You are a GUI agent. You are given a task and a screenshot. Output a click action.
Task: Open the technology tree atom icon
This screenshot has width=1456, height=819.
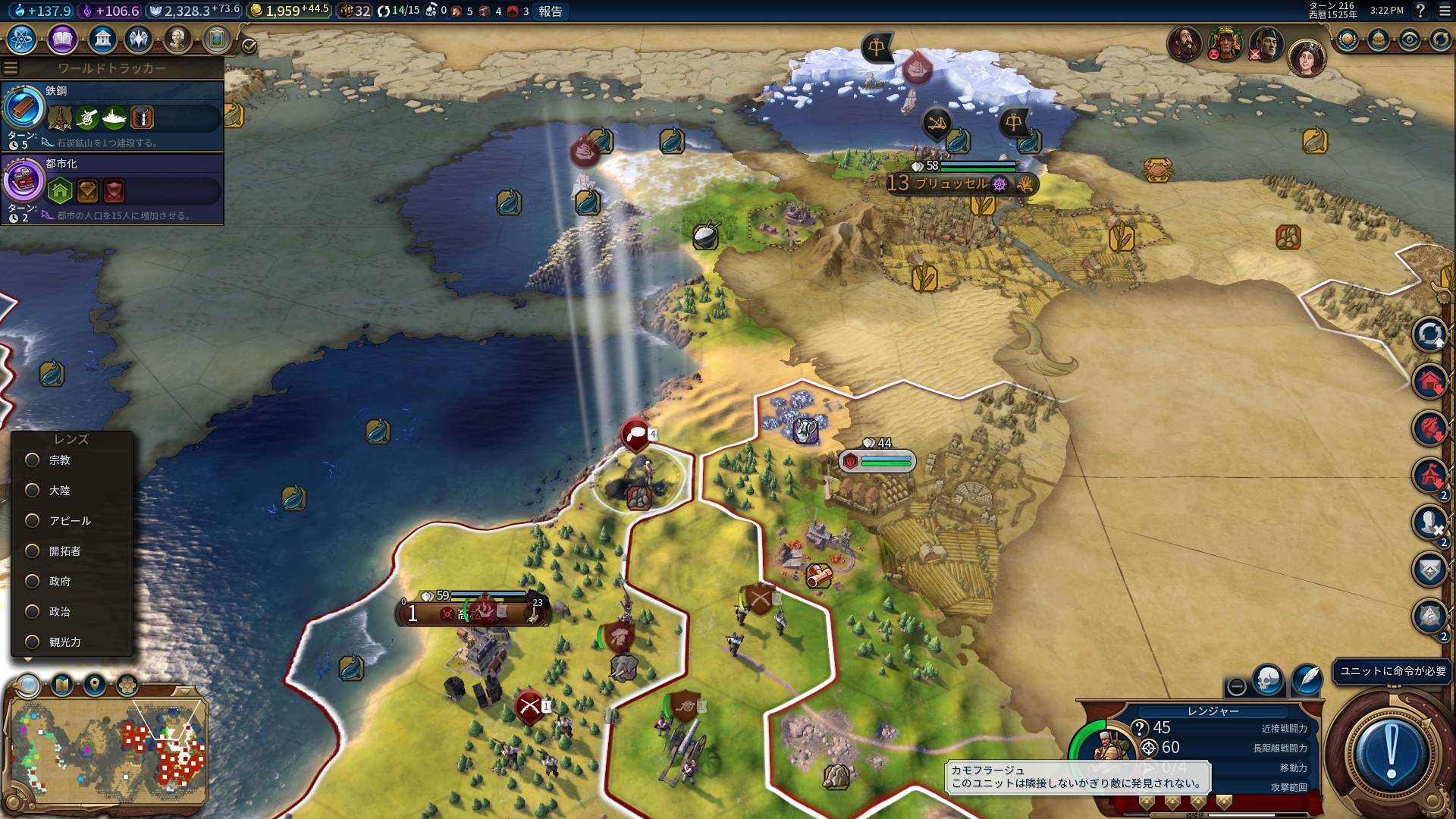21,39
